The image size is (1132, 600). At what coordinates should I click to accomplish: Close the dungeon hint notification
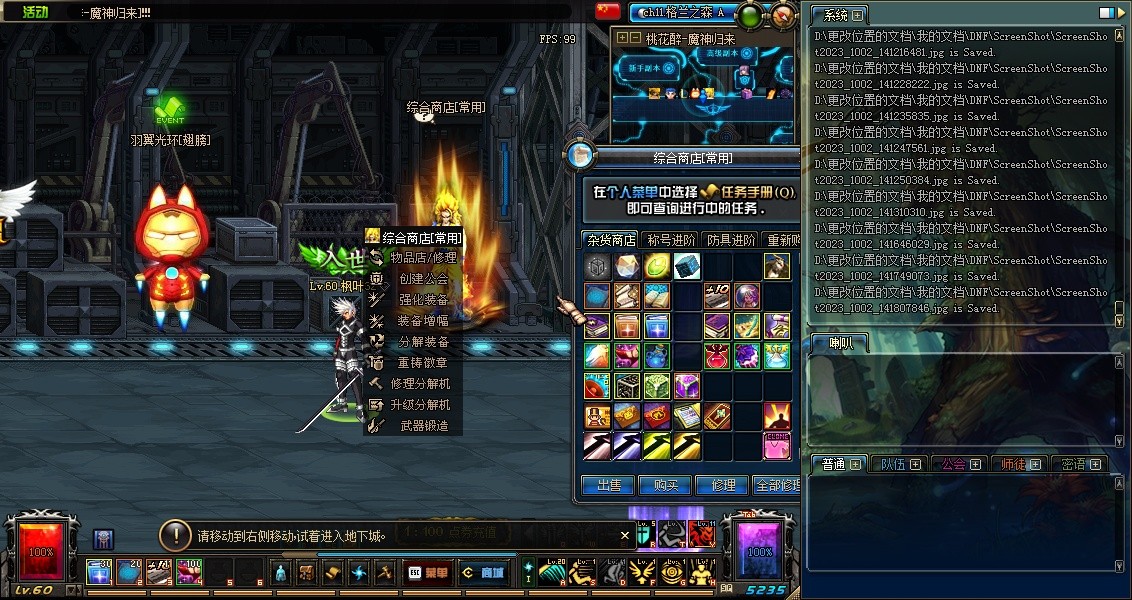625,536
